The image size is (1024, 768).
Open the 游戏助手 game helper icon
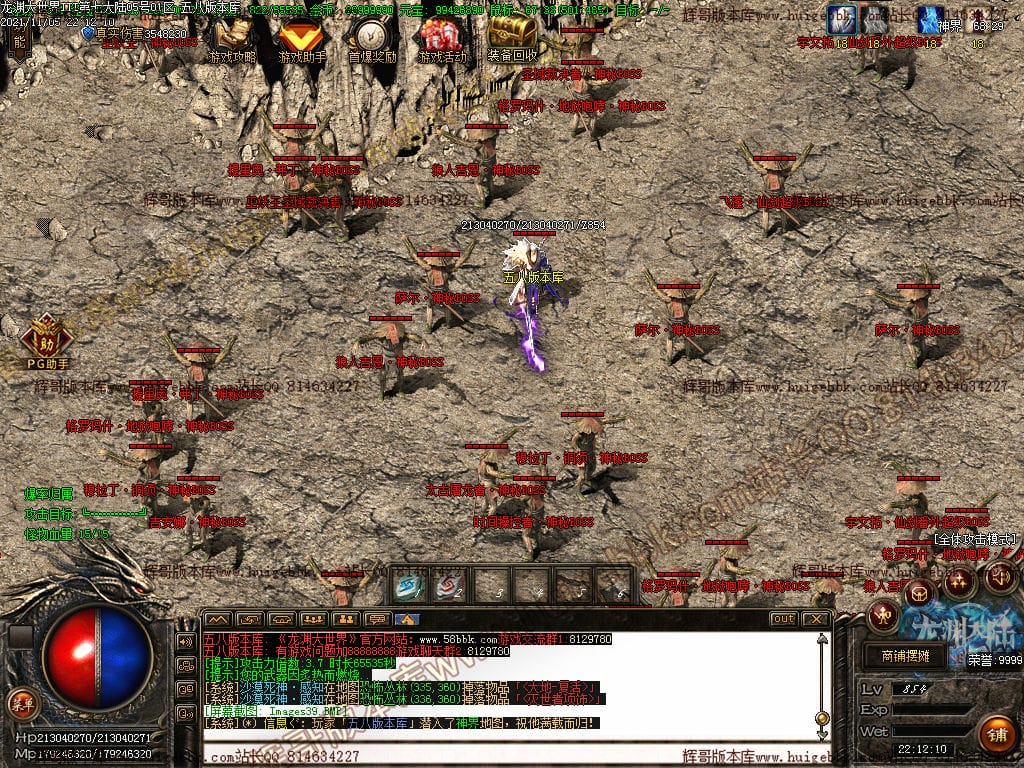coord(299,38)
